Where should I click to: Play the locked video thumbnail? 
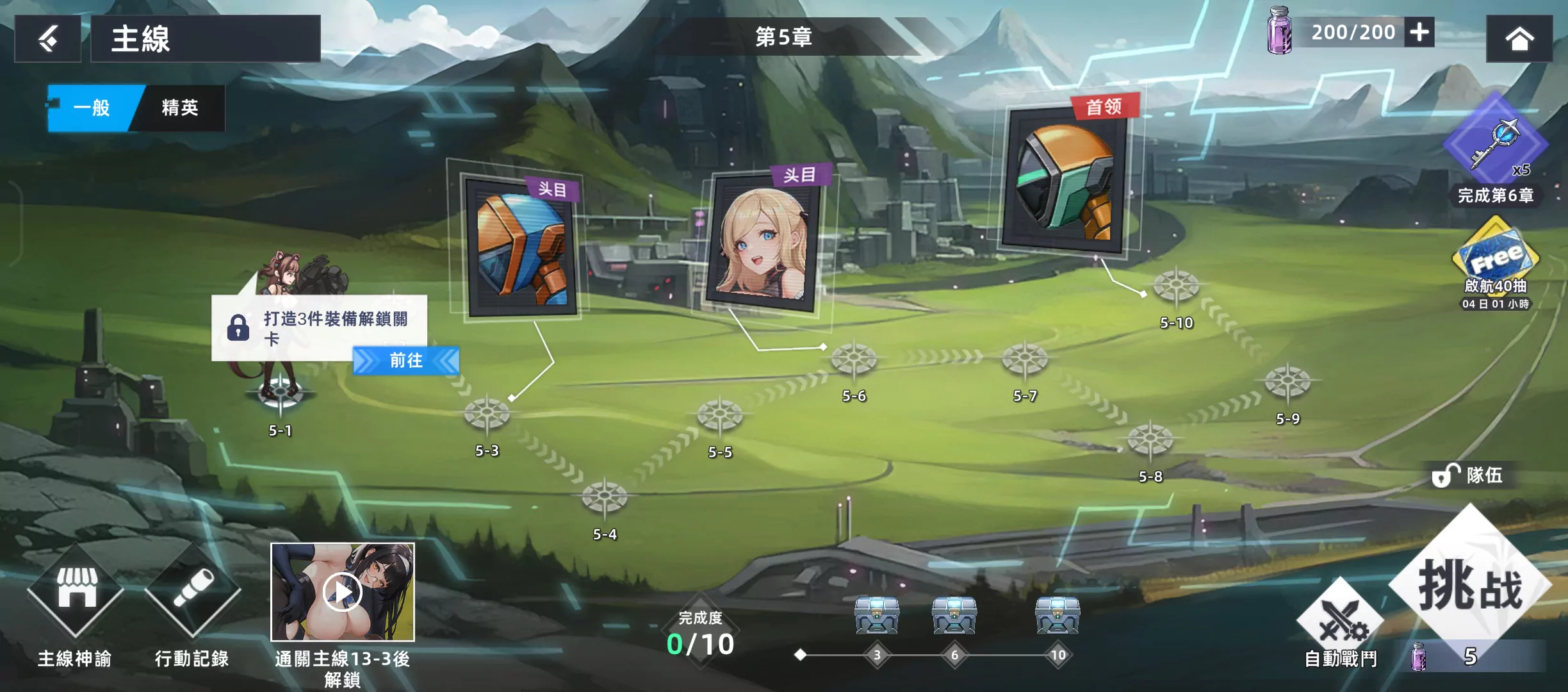tap(343, 593)
